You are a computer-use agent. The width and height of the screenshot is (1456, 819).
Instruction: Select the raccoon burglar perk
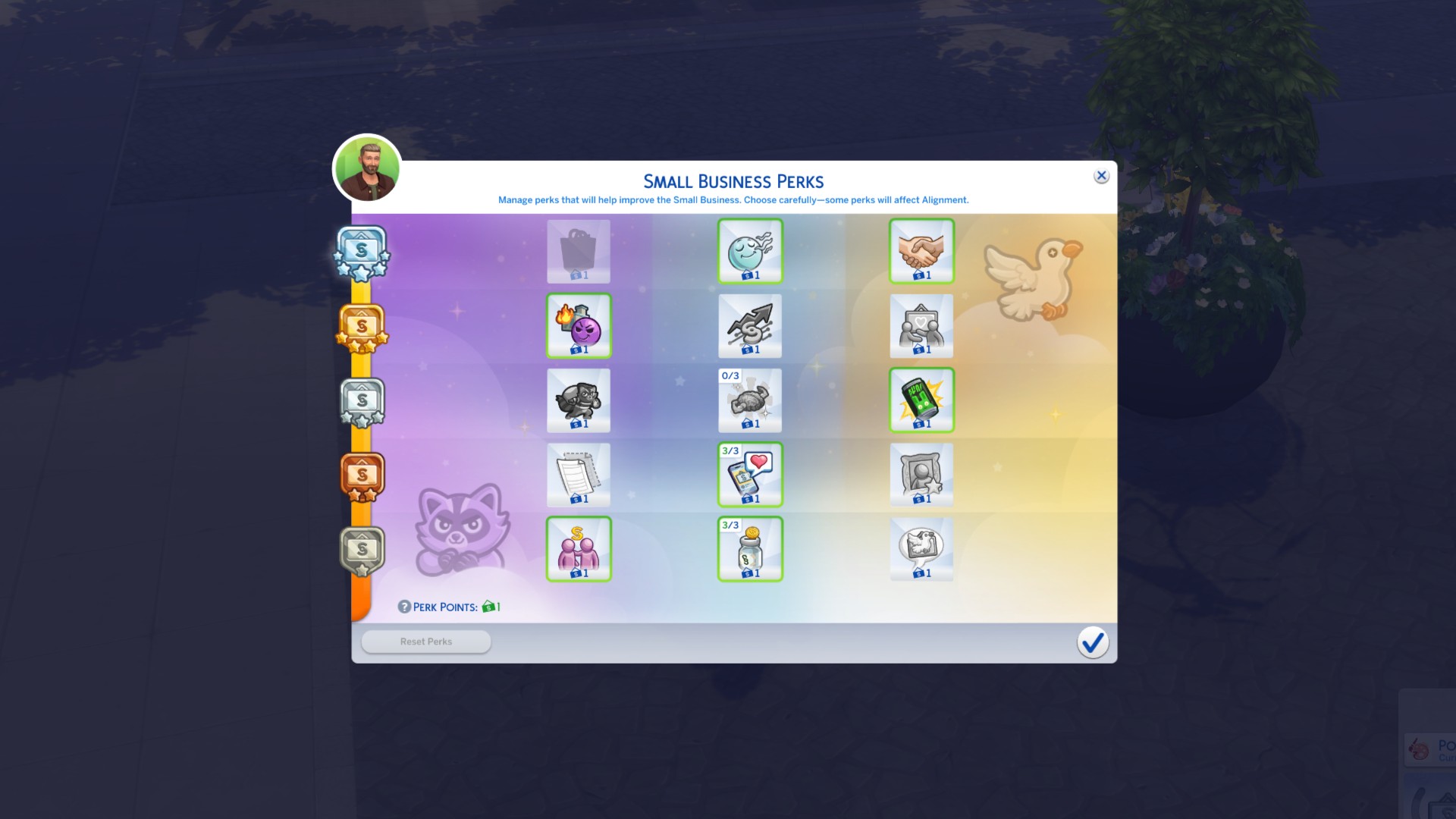click(579, 400)
